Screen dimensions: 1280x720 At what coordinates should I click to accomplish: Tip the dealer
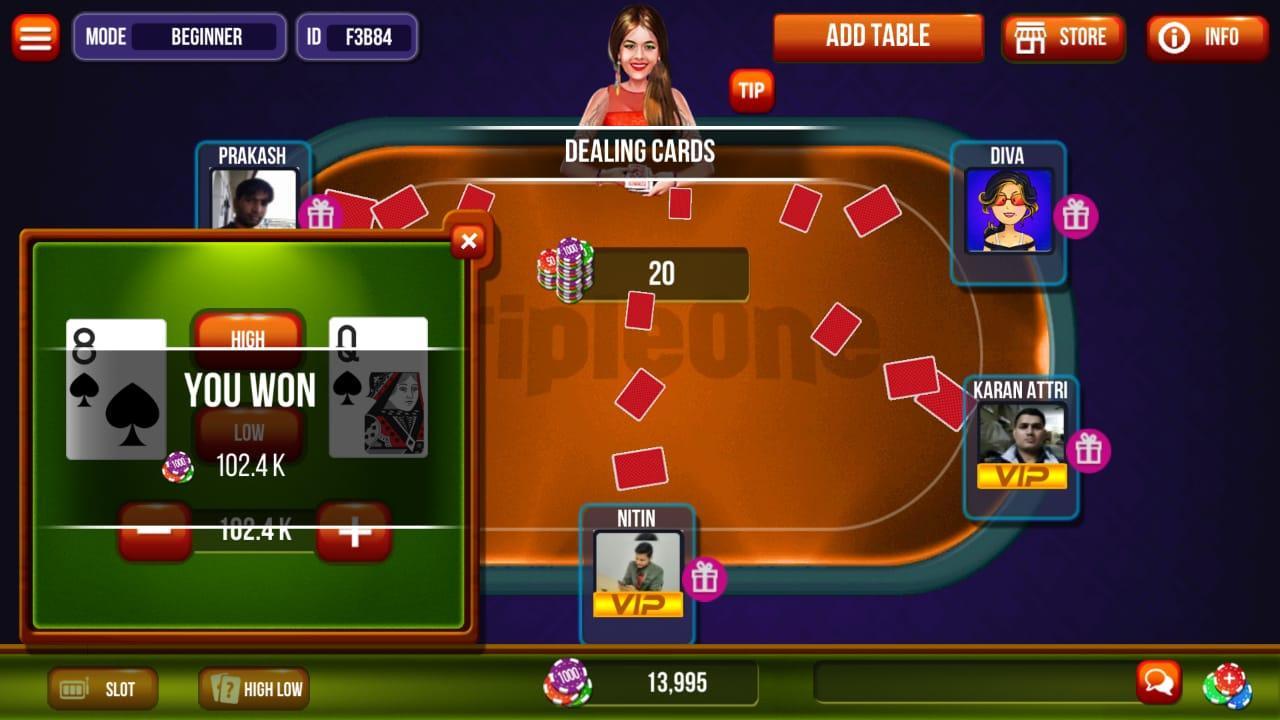751,91
